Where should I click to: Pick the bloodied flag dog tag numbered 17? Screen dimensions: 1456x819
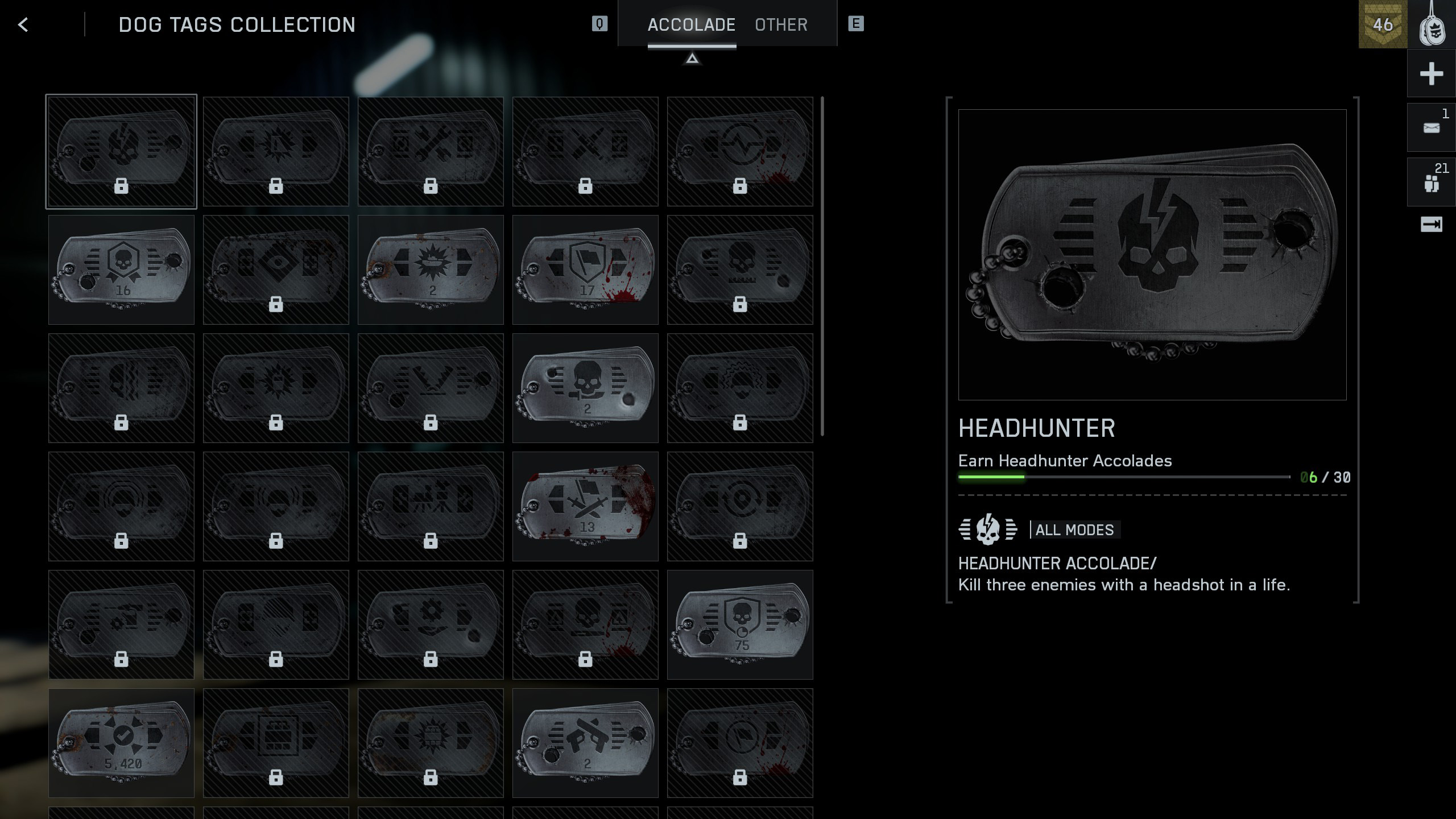click(x=585, y=270)
